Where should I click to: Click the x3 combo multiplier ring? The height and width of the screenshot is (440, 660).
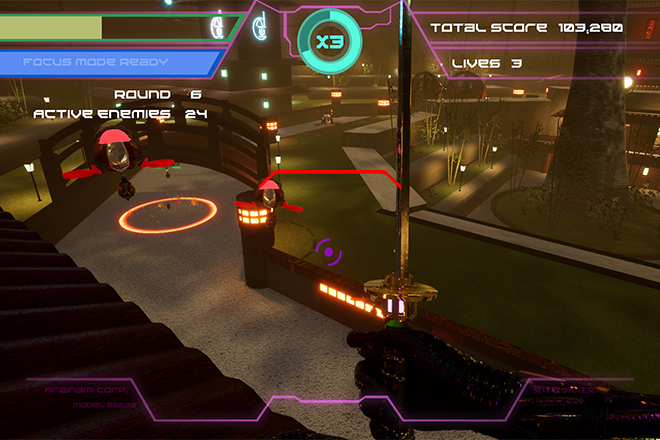(330, 42)
